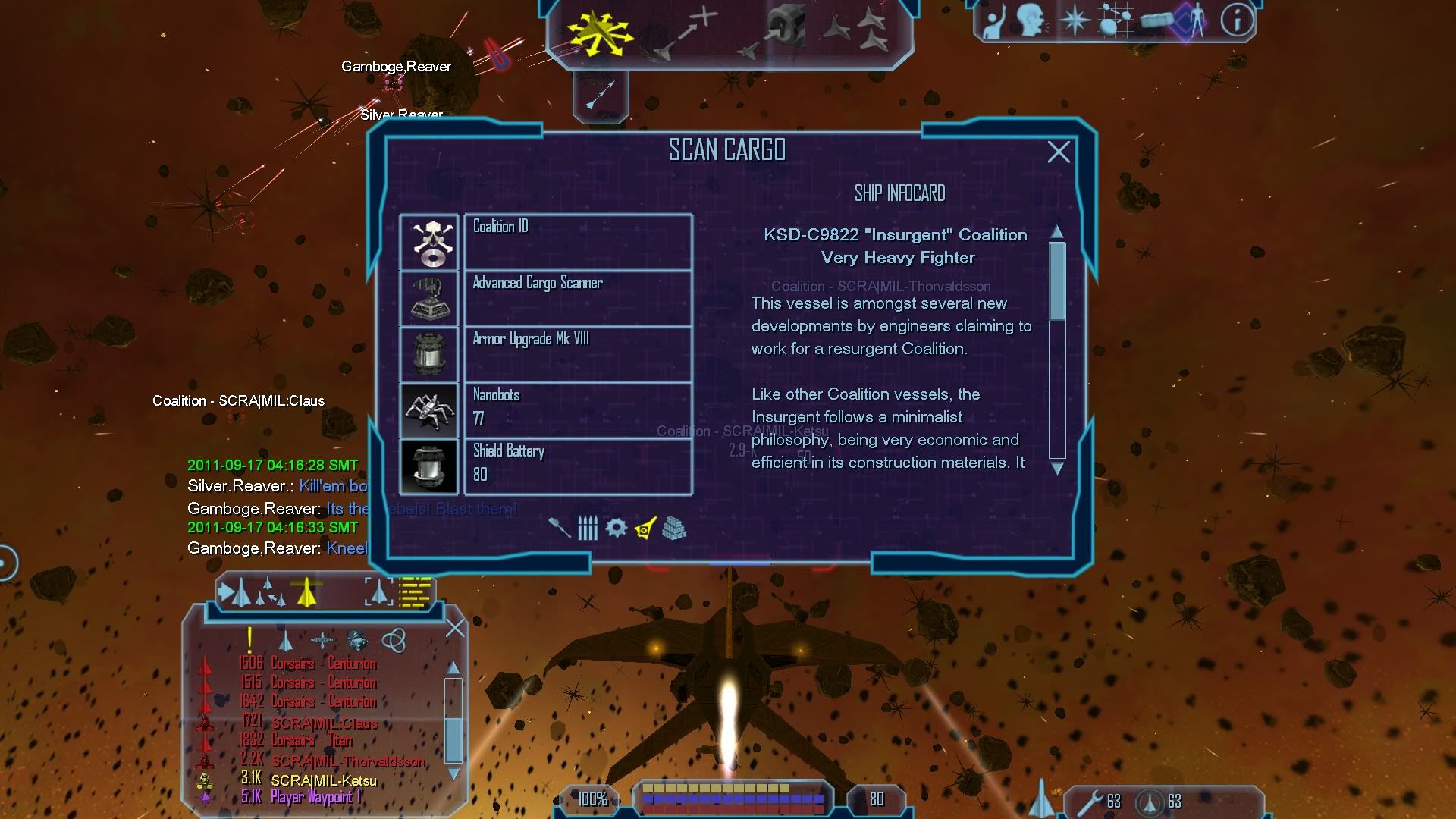This screenshot has width=1456, height=819.
Task: Select the Advanced Cargo Scanner entry
Action: point(576,298)
